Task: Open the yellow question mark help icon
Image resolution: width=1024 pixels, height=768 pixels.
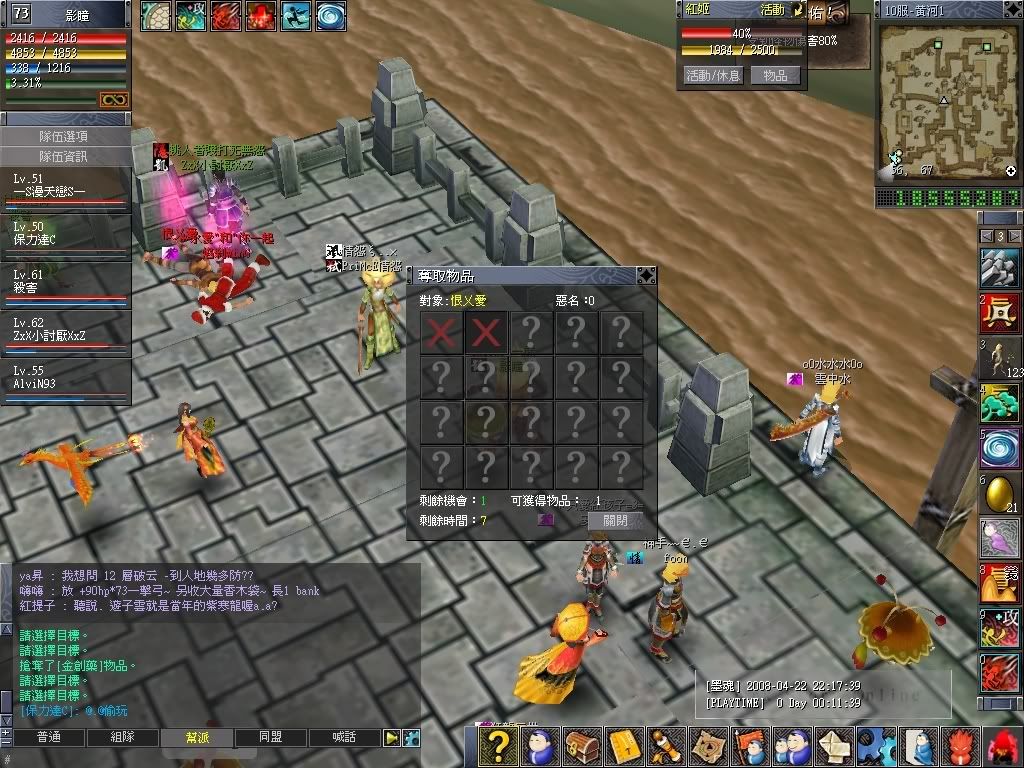Action: (501, 747)
